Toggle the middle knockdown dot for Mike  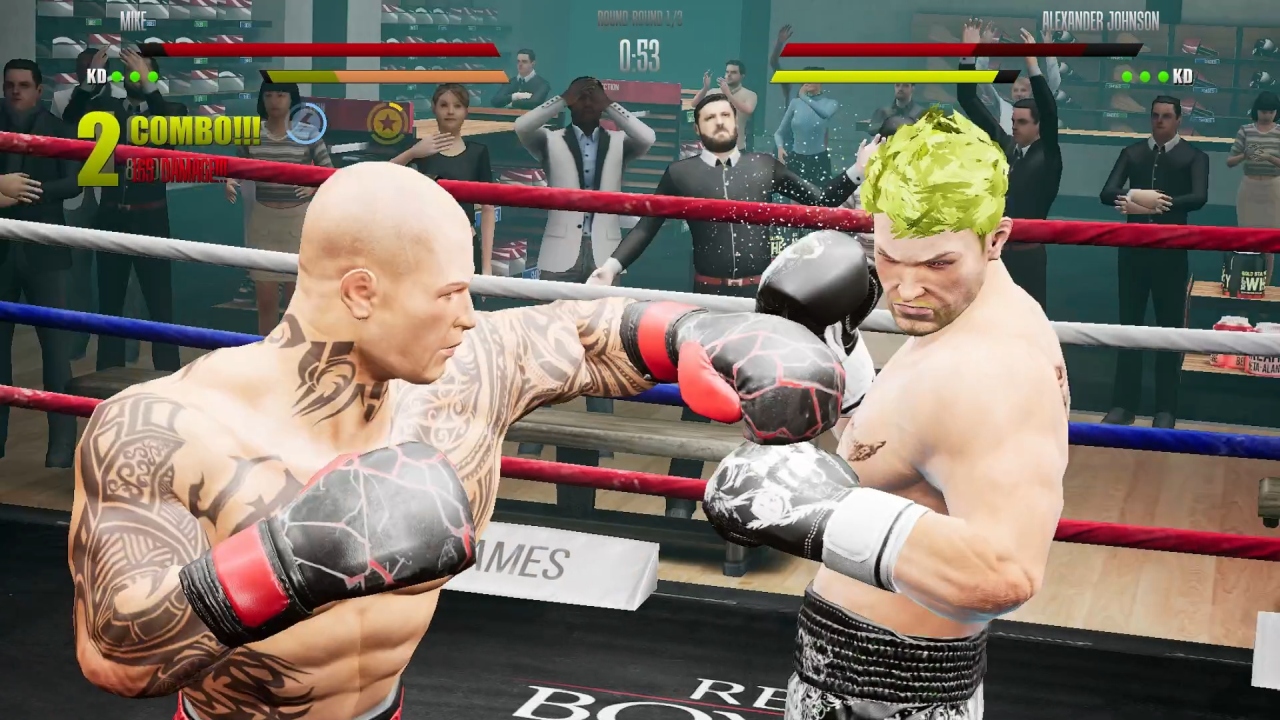point(136,75)
